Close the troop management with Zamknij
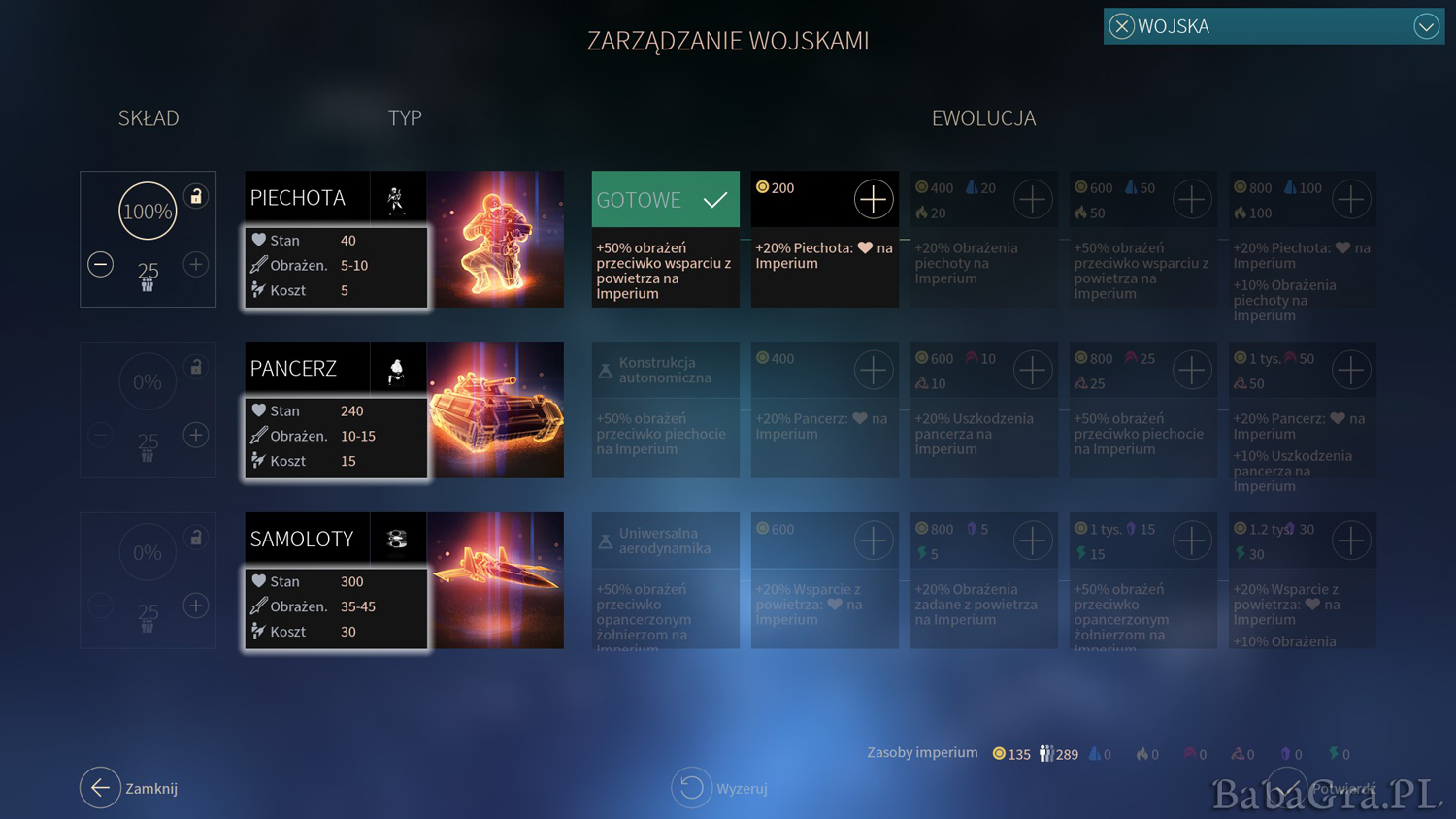The image size is (1456, 819). [x=100, y=788]
